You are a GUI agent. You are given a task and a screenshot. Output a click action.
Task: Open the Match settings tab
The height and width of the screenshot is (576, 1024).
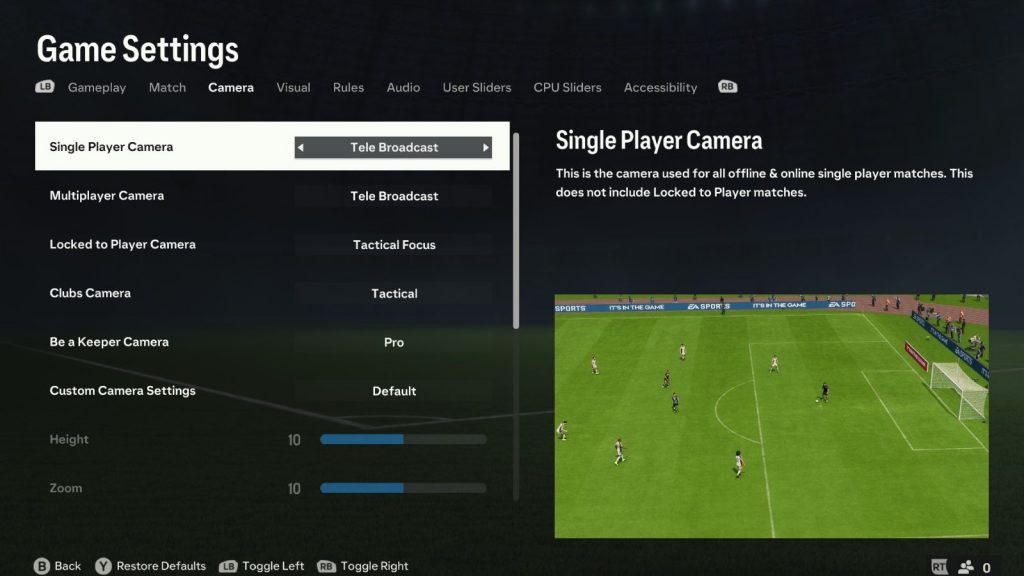click(167, 88)
